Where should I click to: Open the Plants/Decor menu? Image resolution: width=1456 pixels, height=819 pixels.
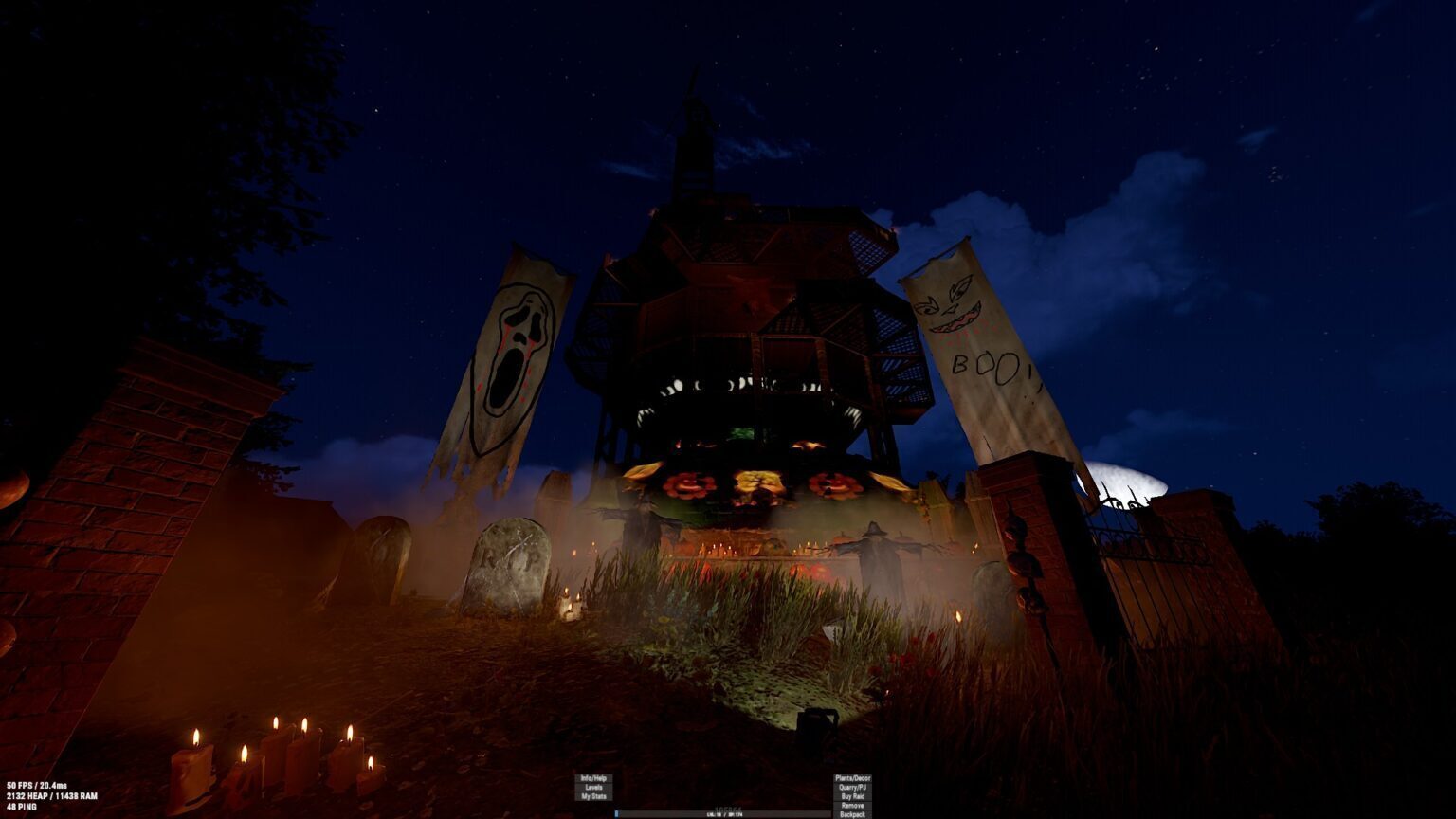tap(852, 778)
